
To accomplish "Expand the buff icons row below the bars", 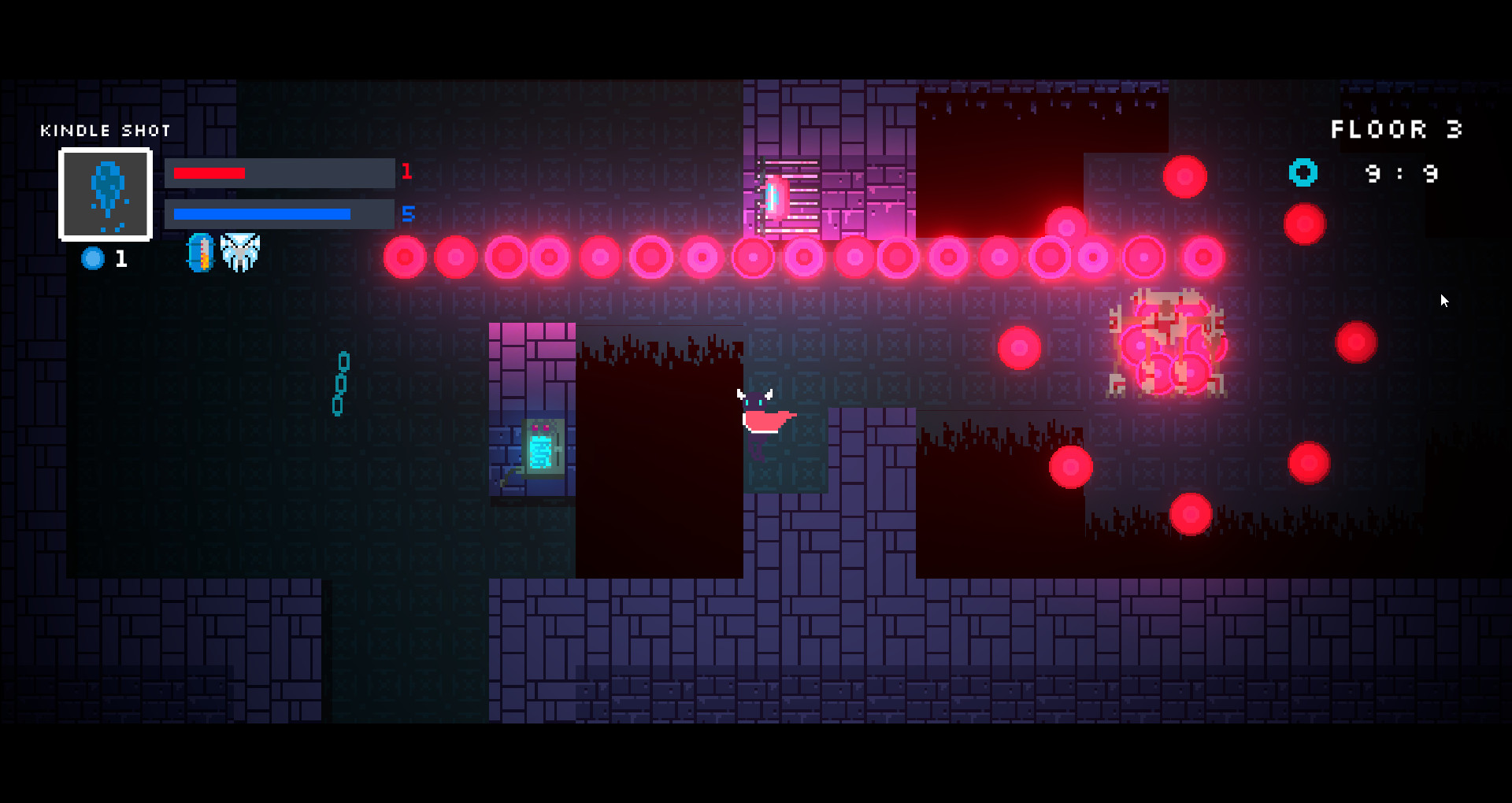I will [220, 252].
